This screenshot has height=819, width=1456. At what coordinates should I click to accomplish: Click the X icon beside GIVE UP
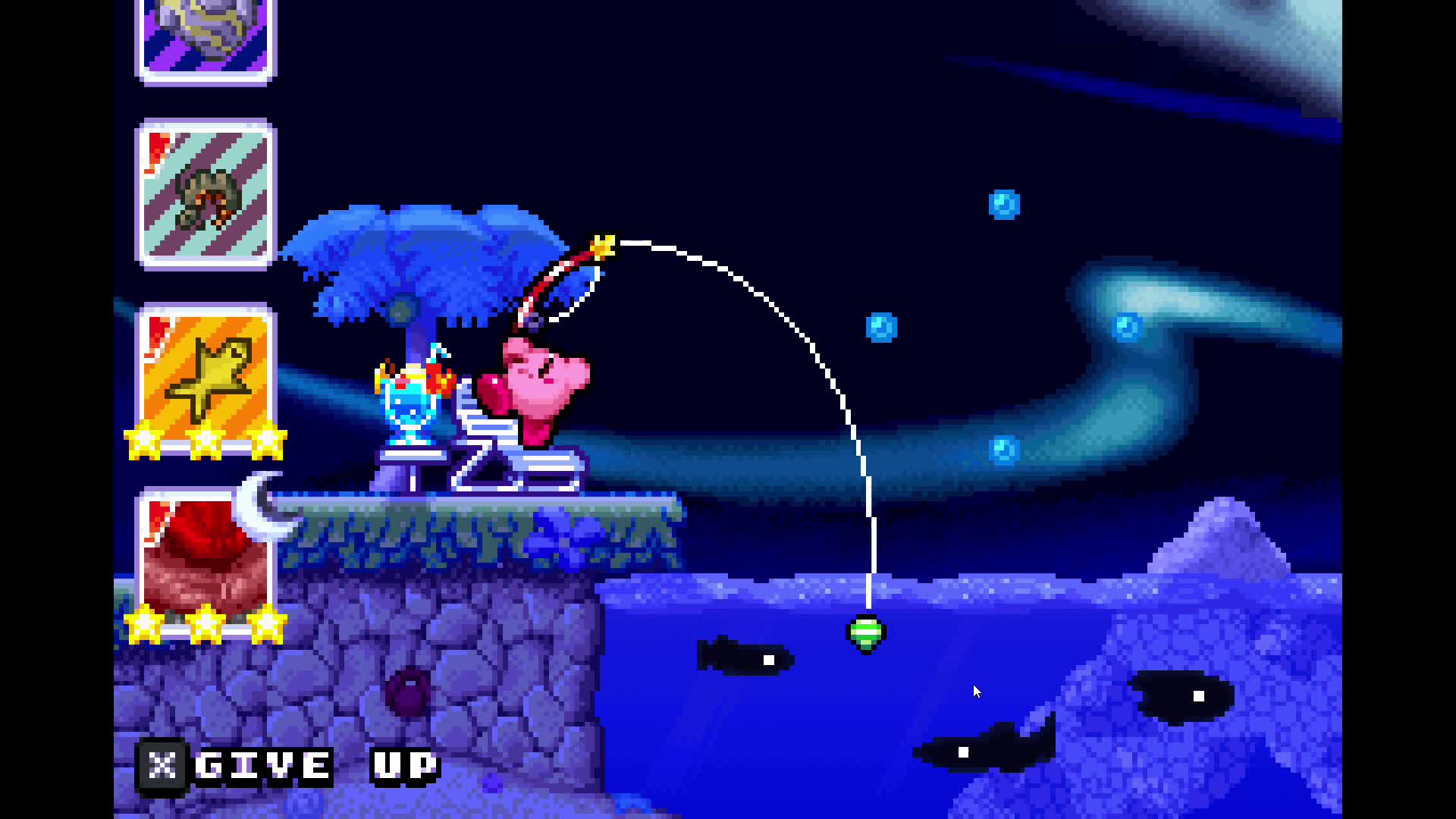click(x=162, y=764)
